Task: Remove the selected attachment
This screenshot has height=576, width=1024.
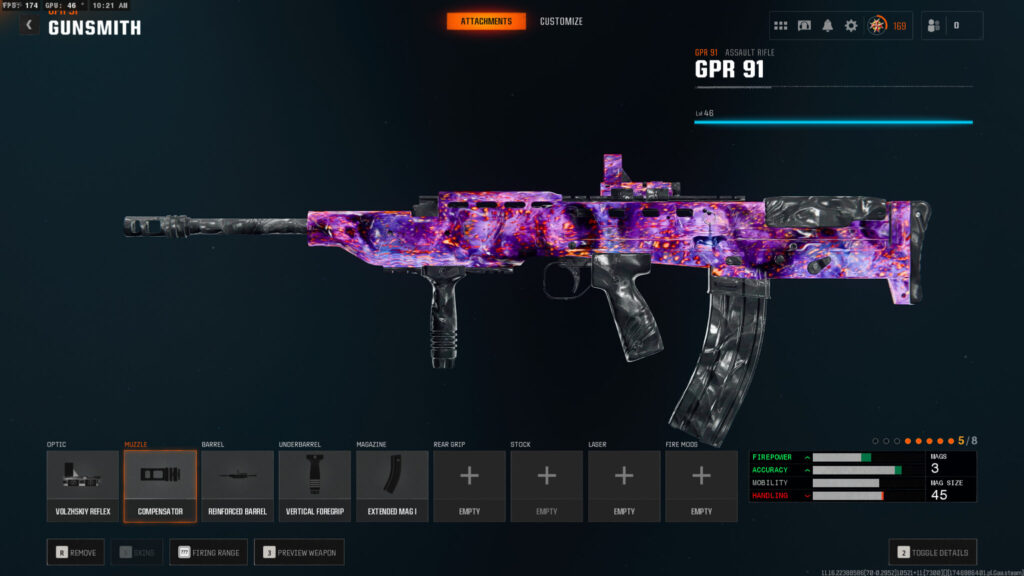Action: click(76, 552)
